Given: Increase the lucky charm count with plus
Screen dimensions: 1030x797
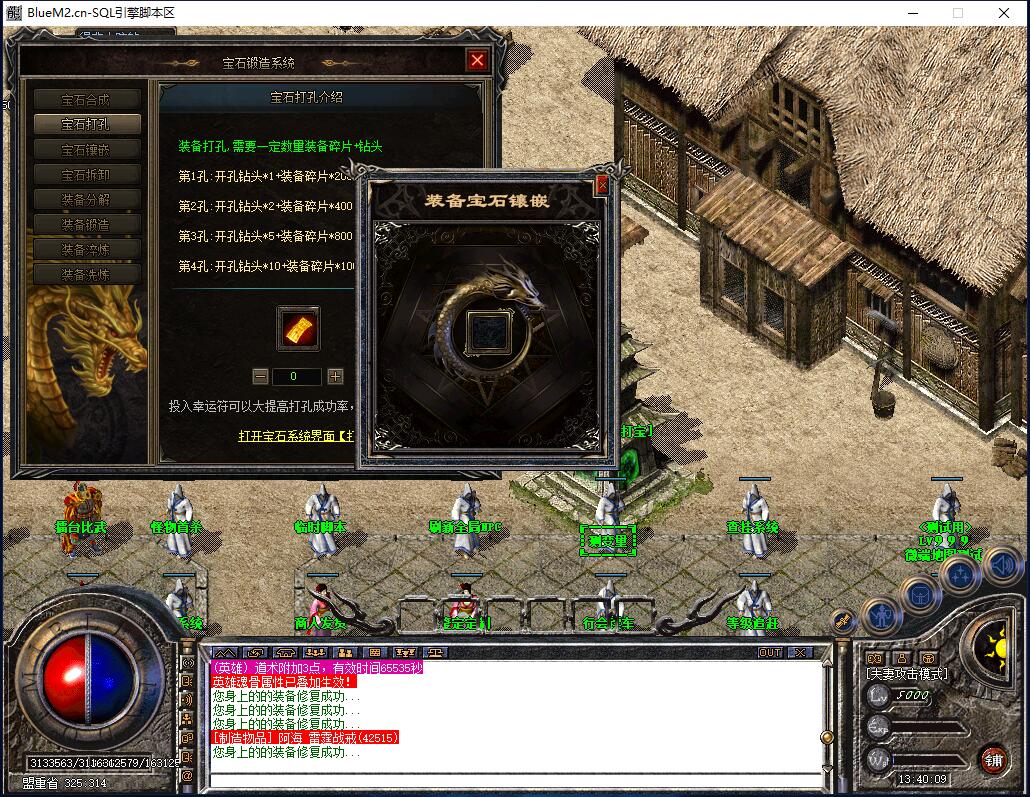Looking at the screenshot, I should (x=335, y=377).
